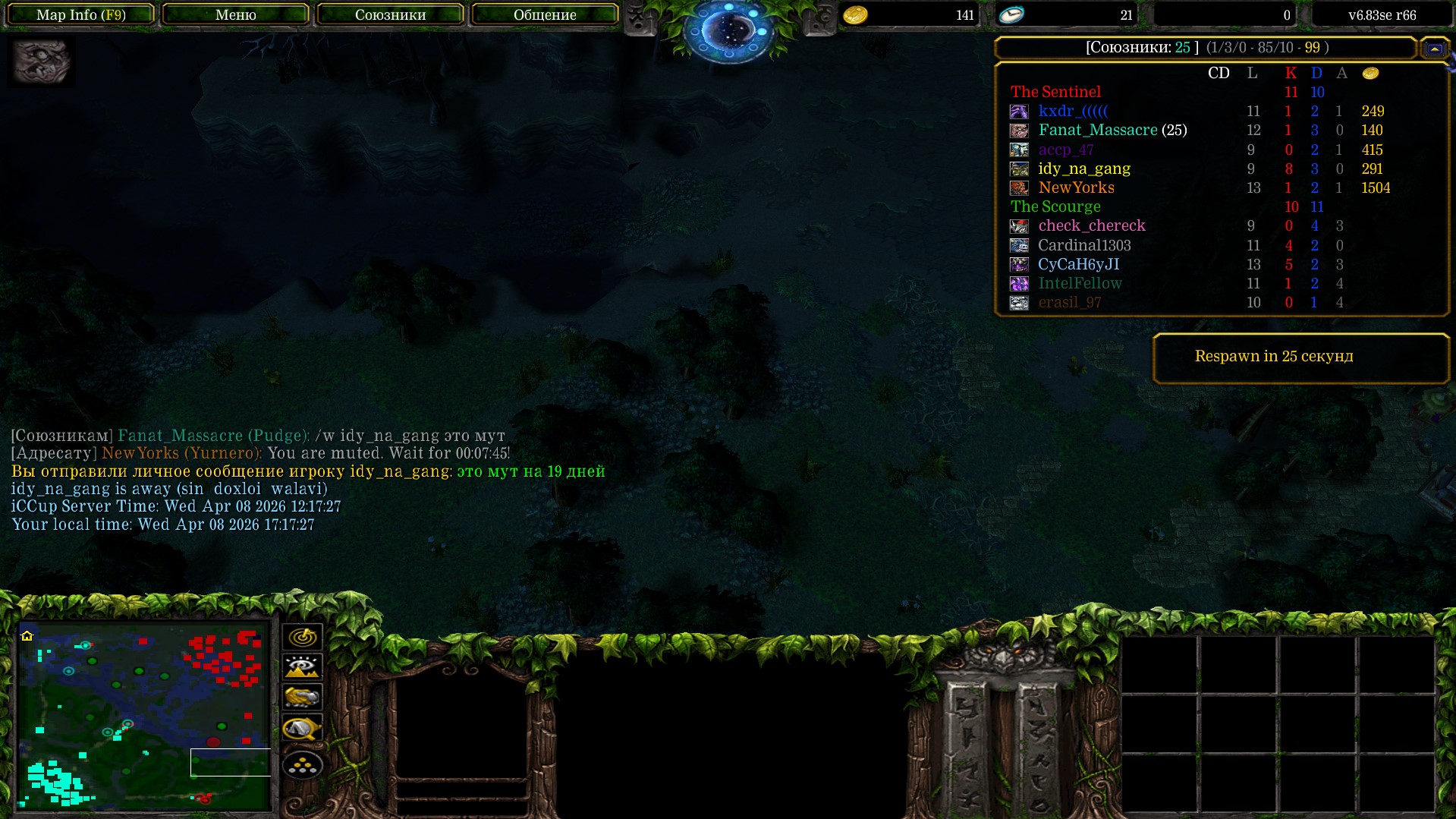Select idy_na_gang row in the scoreboard

point(1083,169)
